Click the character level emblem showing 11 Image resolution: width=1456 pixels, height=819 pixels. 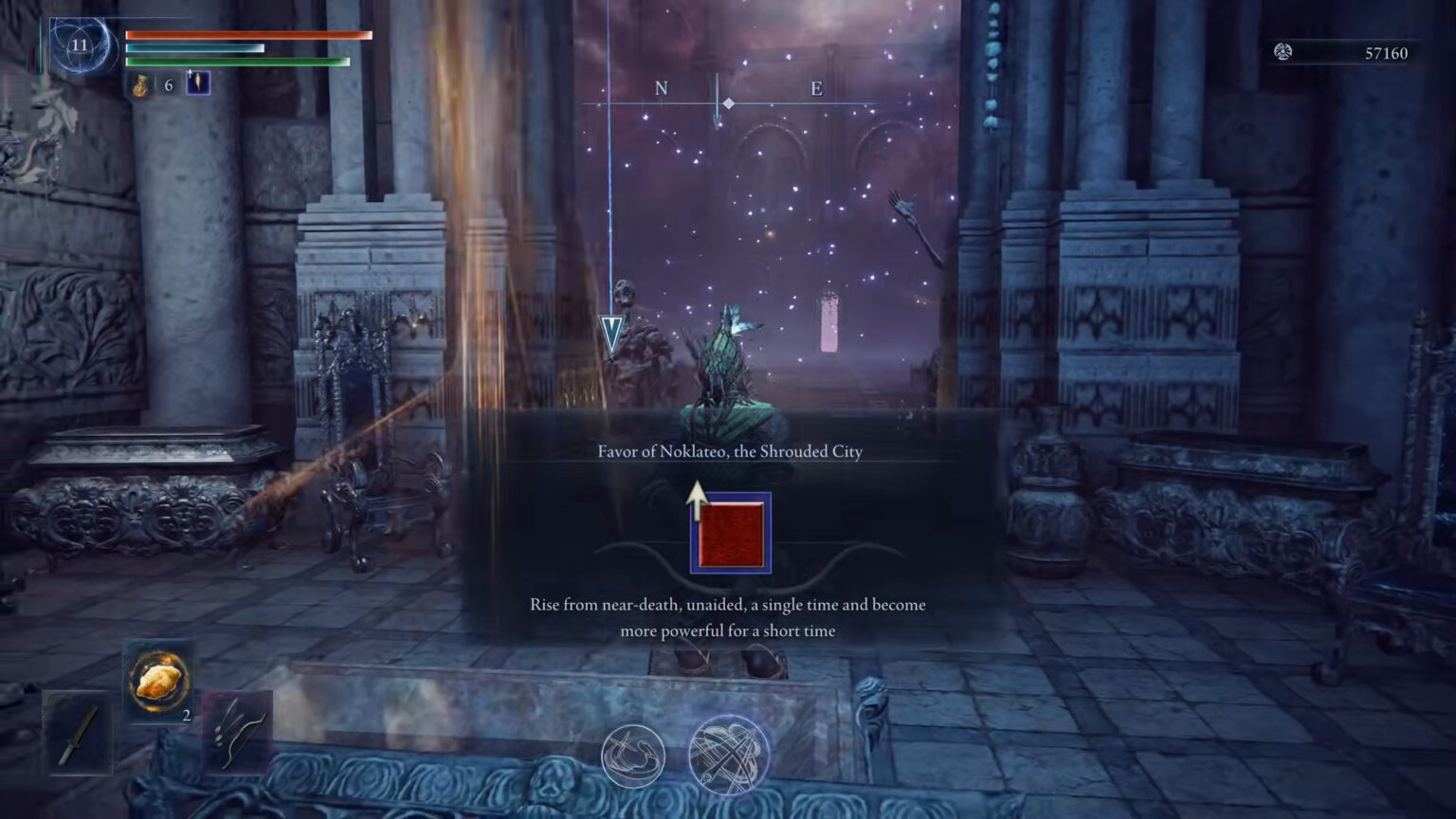pyautogui.click(x=81, y=43)
